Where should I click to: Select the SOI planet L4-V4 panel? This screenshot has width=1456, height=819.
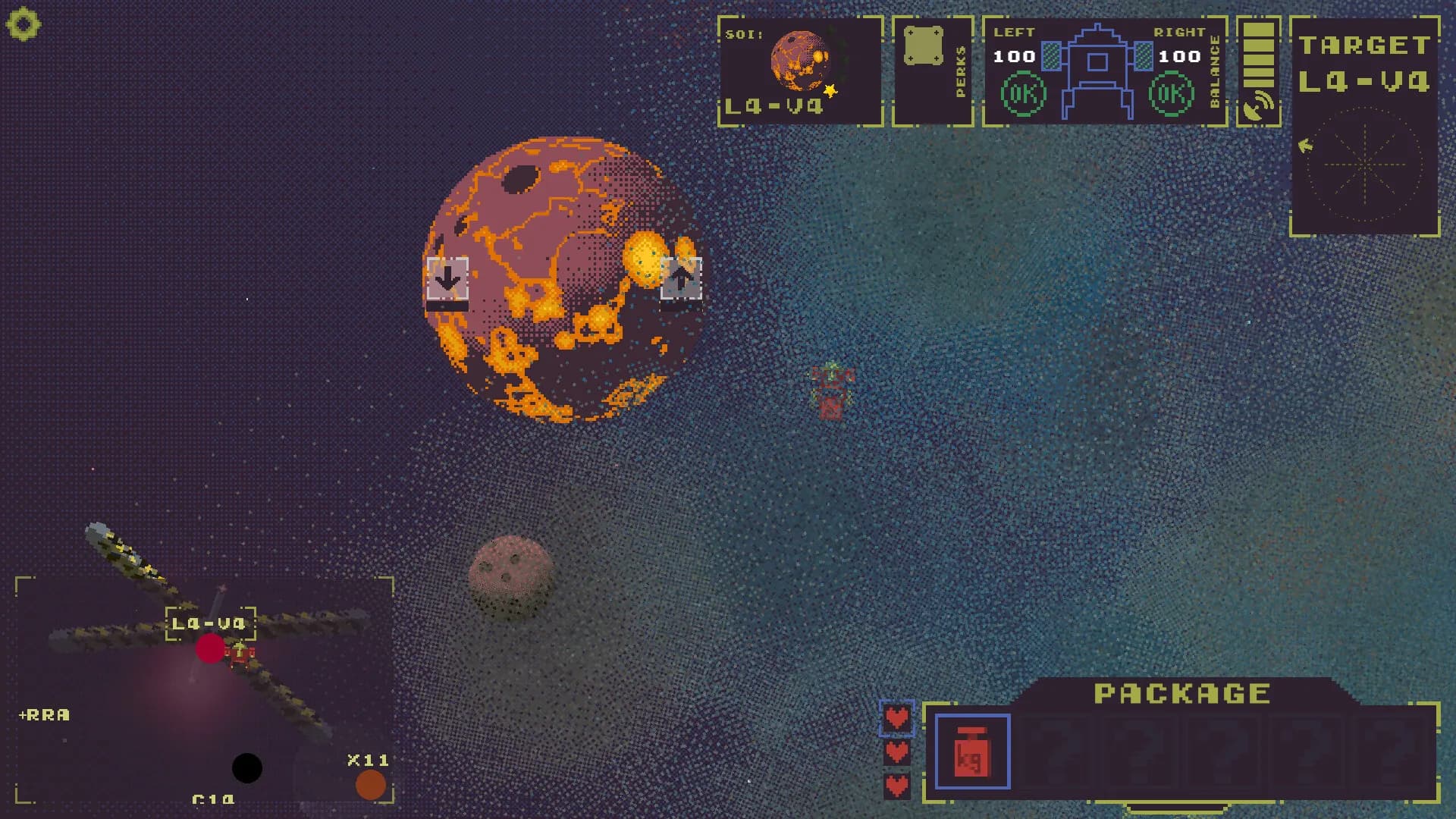click(800, 71)
